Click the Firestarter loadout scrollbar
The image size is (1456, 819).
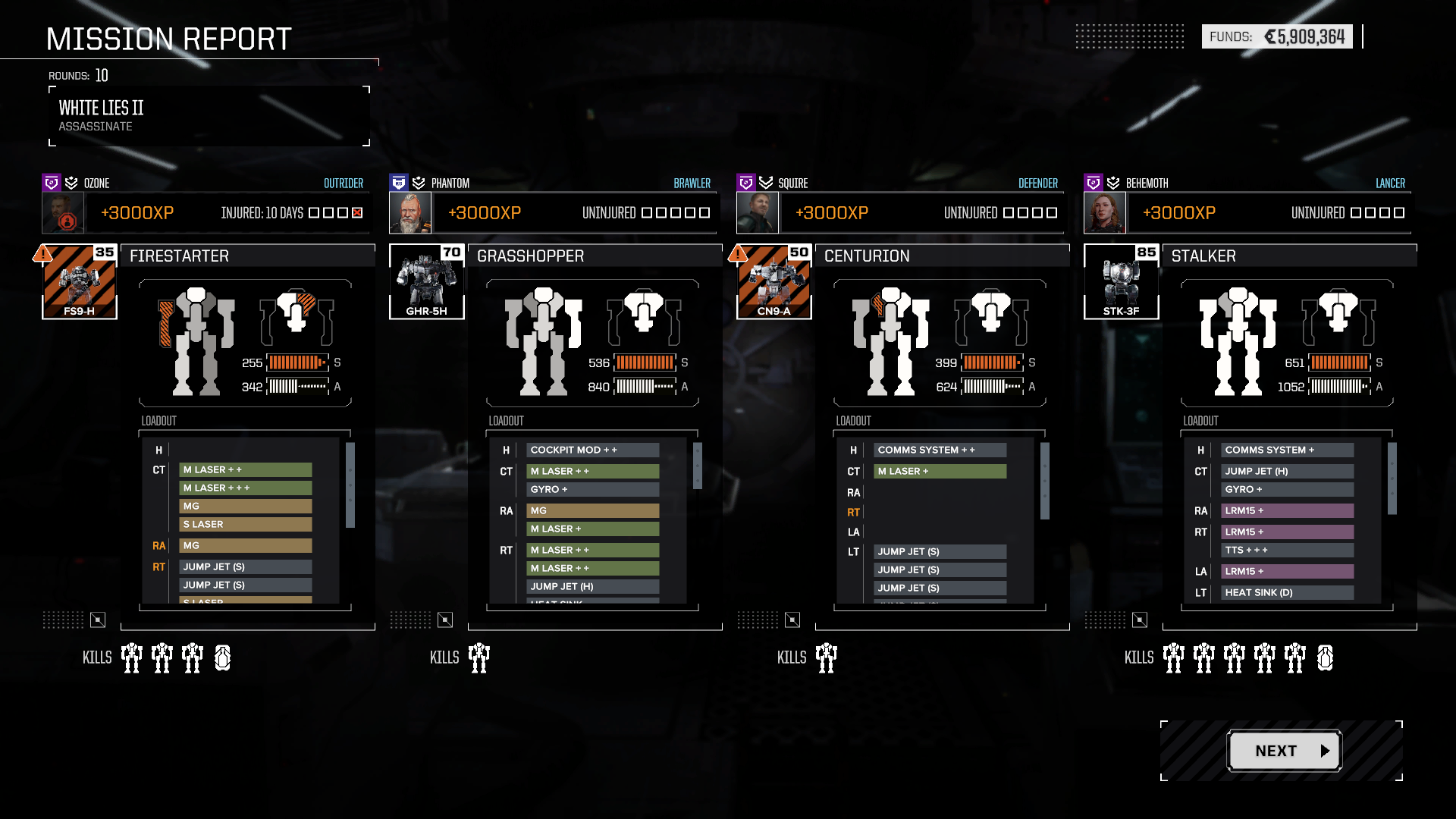pyautogui.click(x=350, y=485)
